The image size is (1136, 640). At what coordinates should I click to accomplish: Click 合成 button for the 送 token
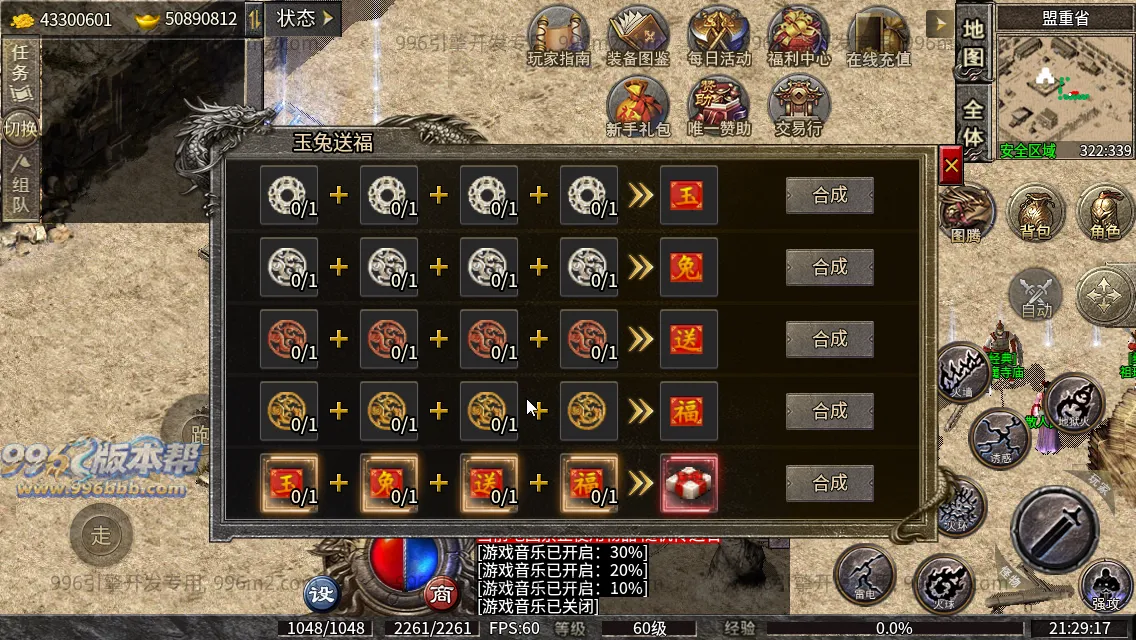[x=829, y=340]
